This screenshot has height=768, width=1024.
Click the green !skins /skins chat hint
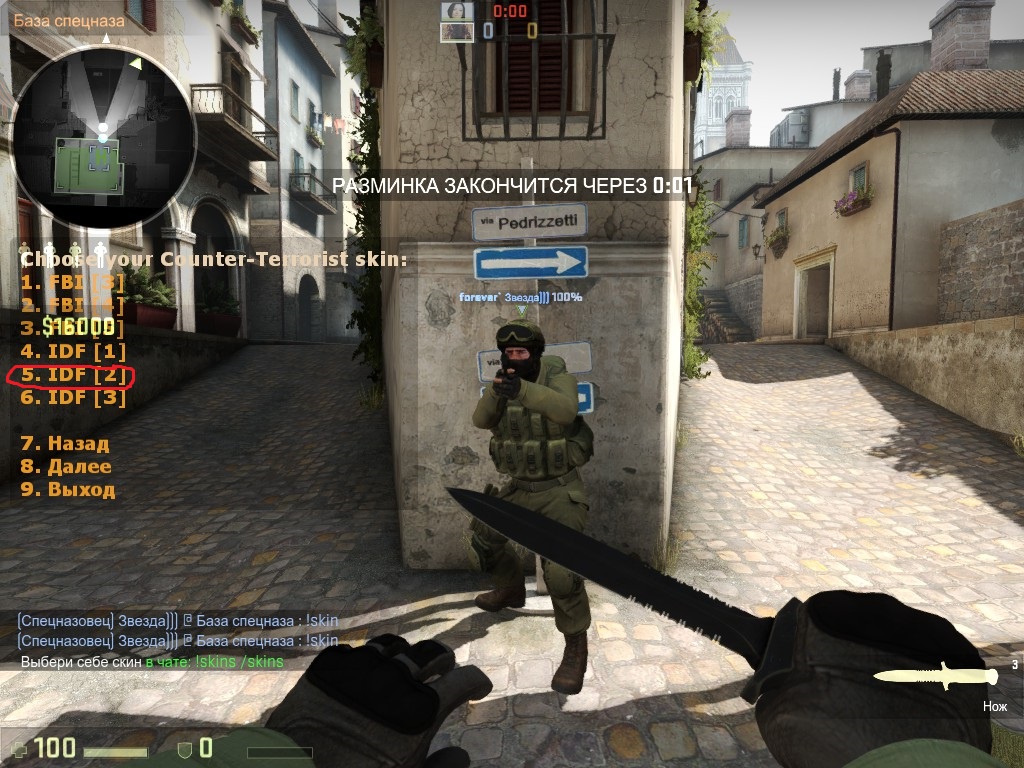tap(239, 662)
